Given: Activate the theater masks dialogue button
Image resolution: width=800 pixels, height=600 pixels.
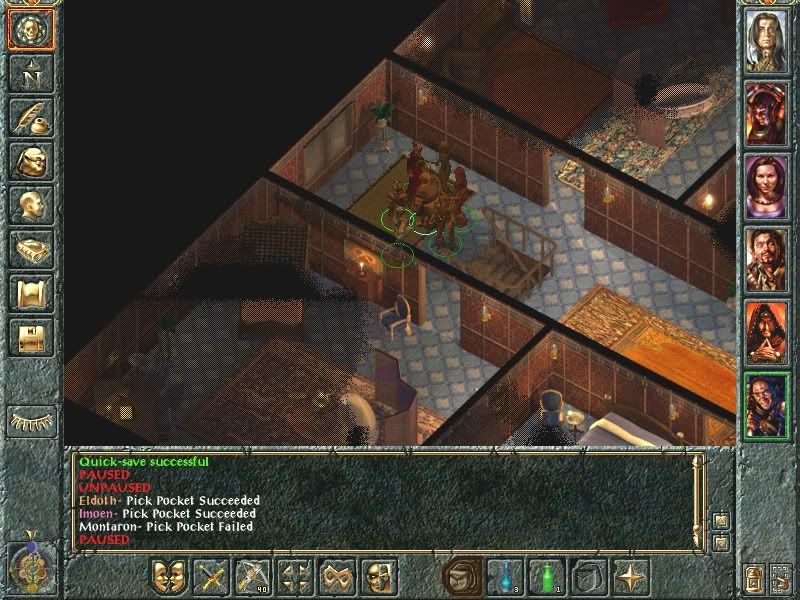Looking at the screenshot, I should click(170, 577).
